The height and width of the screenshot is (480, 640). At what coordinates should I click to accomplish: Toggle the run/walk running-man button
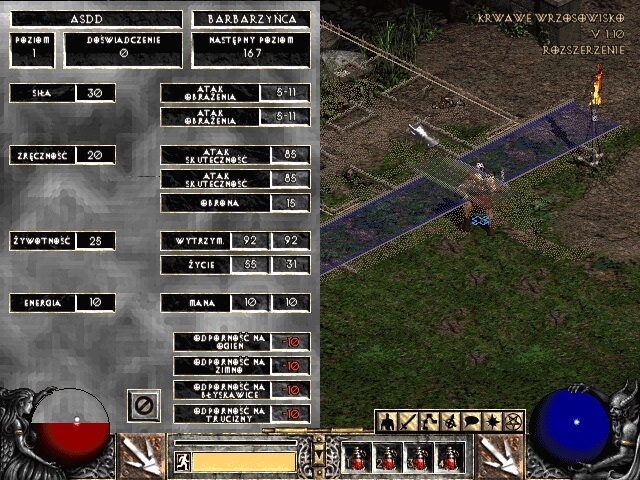click(182, 461)
